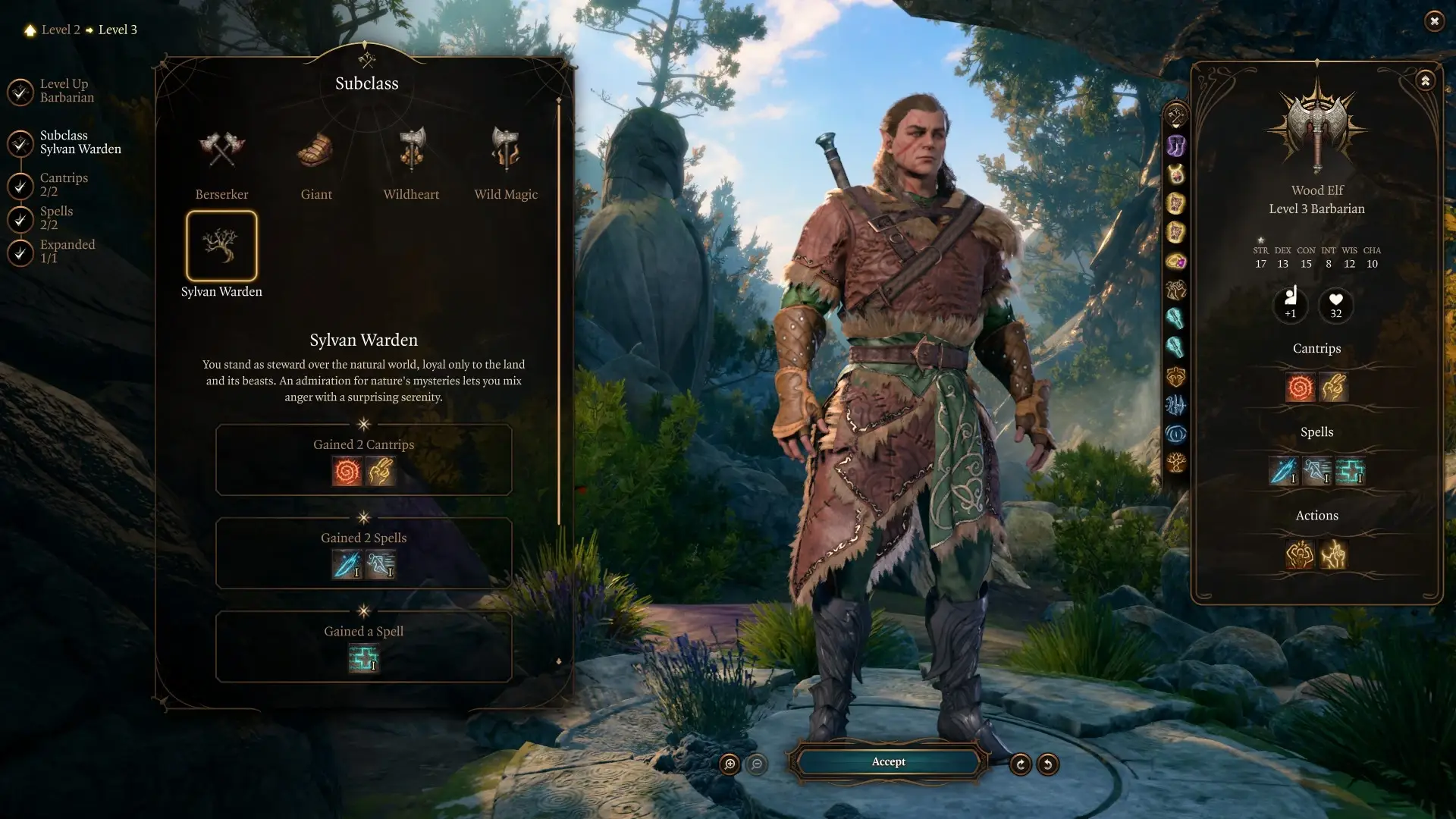Click the Sylvan Warden tree icon
Viewport: 1456px width, 819px height.
pyautogui.click(x=221, y=246)
